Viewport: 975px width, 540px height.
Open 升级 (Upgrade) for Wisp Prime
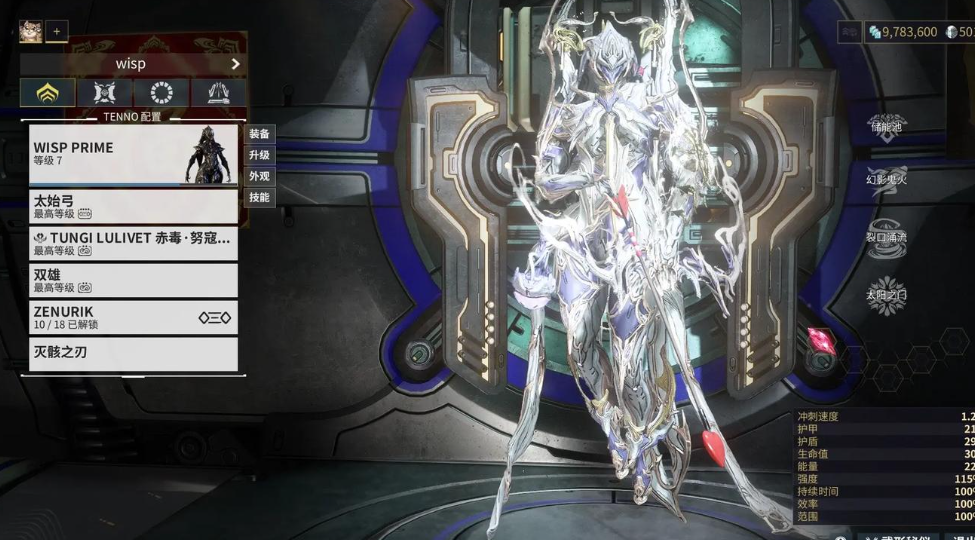coord(259,155)
